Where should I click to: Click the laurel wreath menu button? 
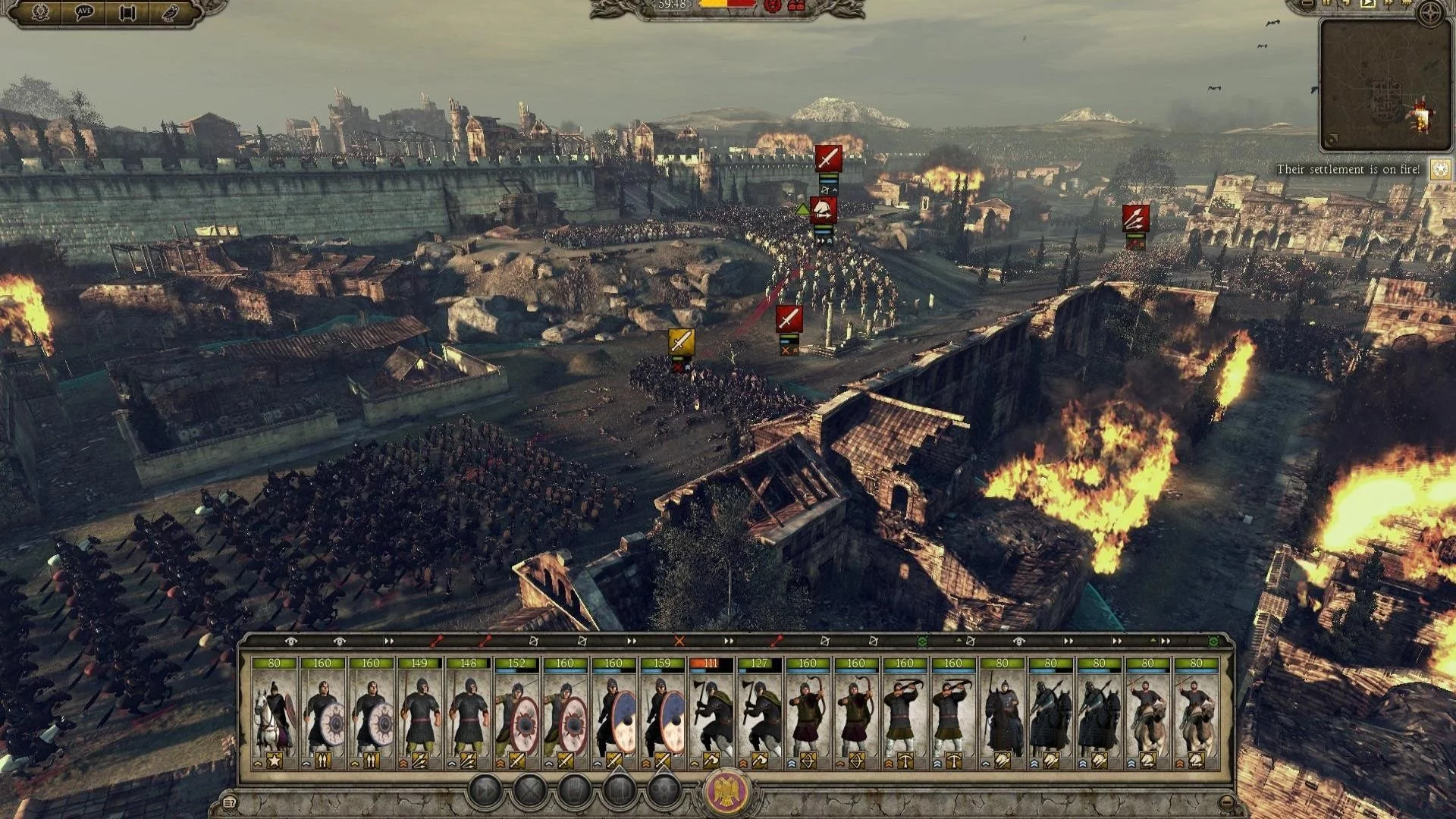[x=40, y=12]
